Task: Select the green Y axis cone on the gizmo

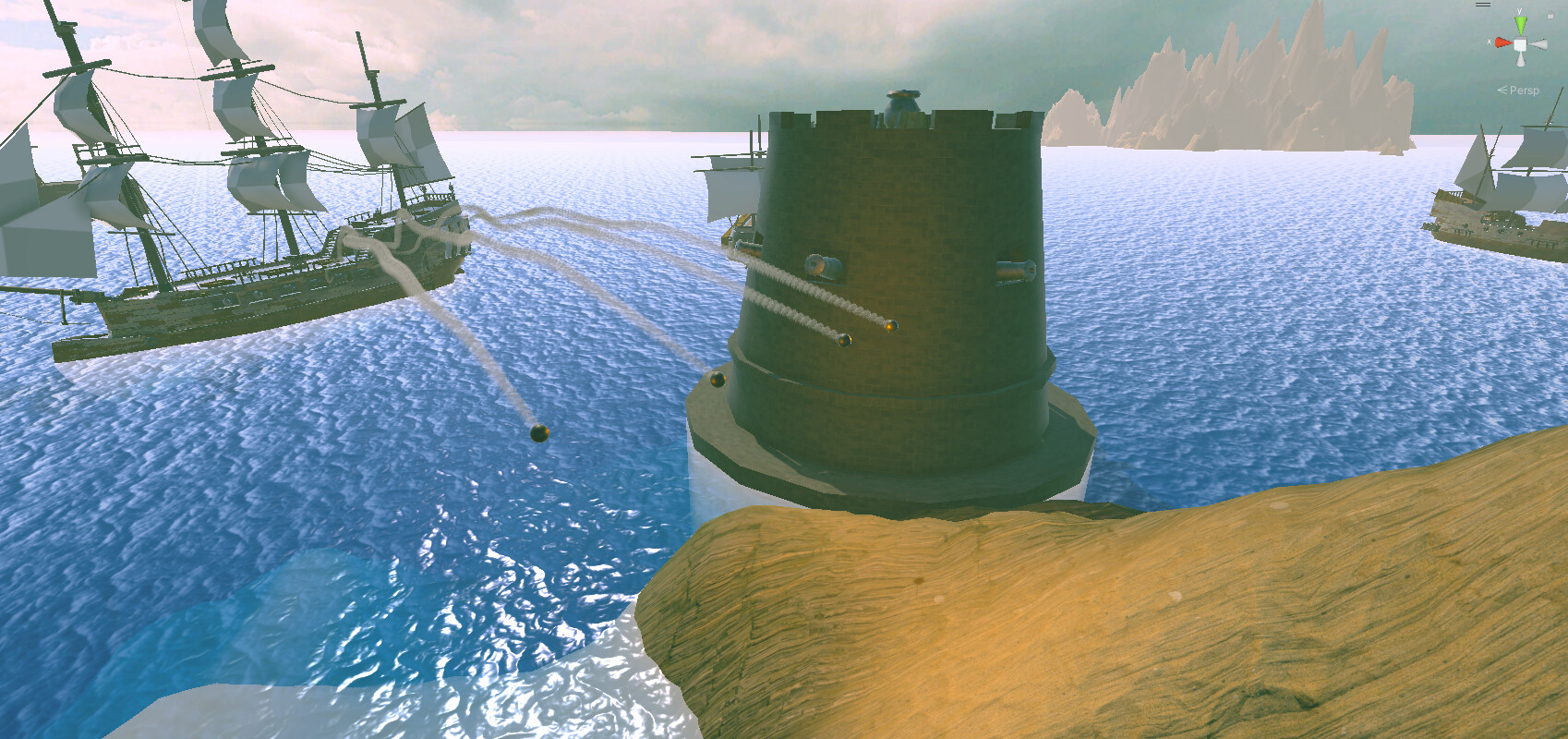Action: (x=1521, y=23)
